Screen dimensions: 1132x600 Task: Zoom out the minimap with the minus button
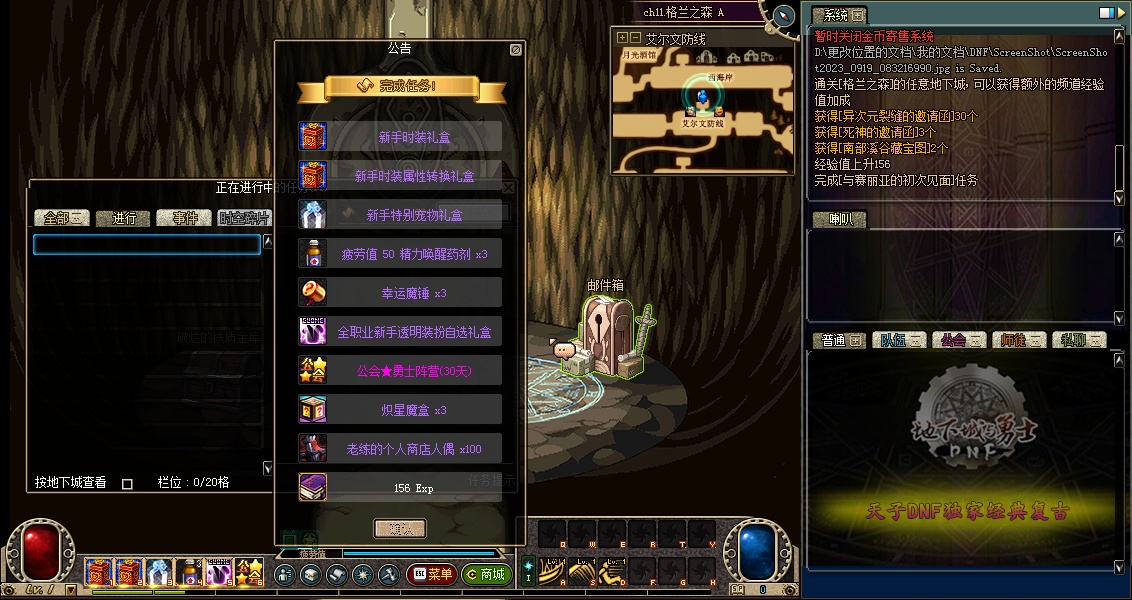[634, 38]
